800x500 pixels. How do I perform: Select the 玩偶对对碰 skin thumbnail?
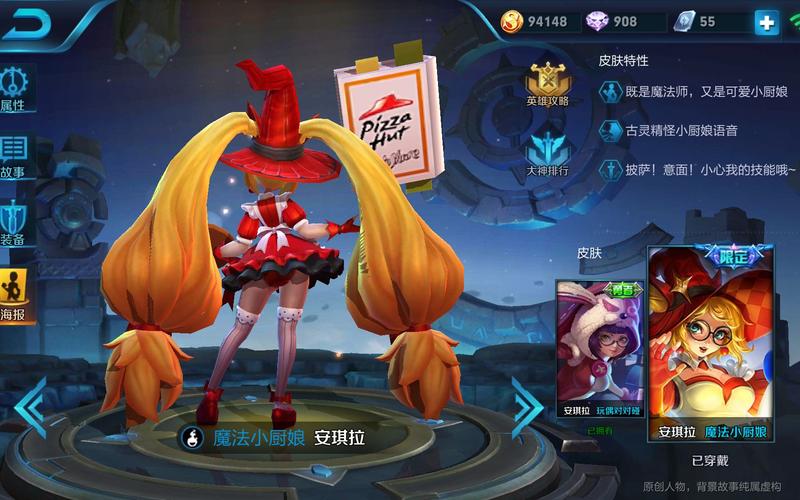(x=600, y=350)
